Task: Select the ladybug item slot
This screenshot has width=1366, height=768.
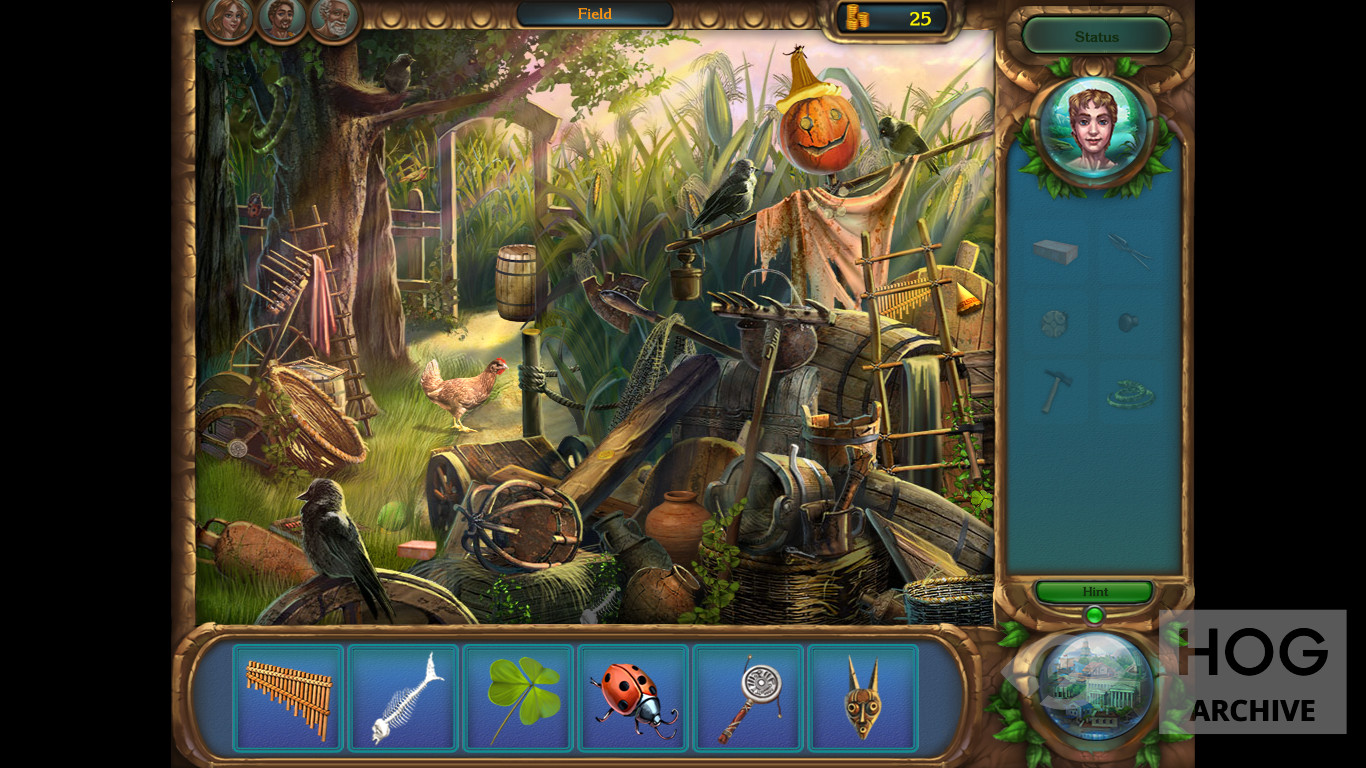Action: click(x=633, y=698)
